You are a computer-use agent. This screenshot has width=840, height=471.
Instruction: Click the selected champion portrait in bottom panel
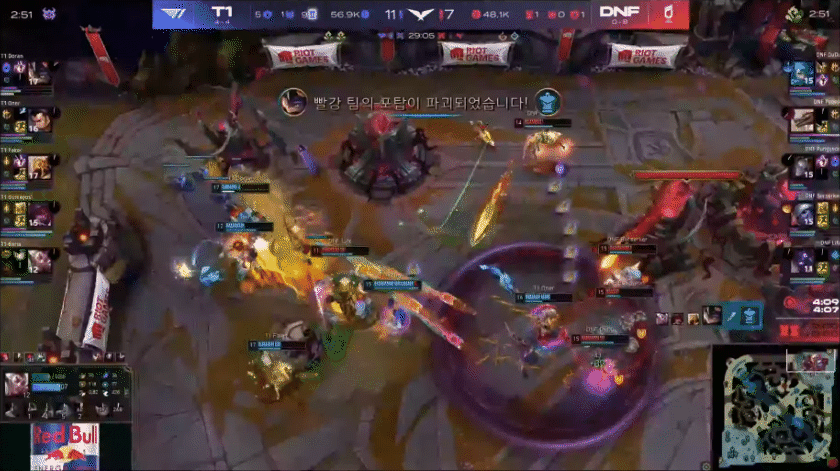17,384
